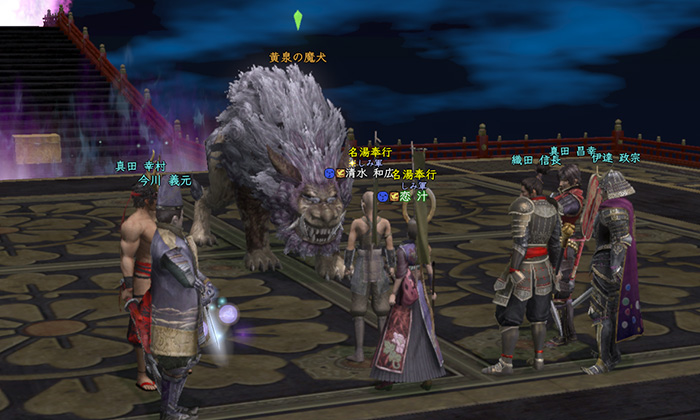Select the 伊達 政宗 nameplate

pyautogui.click(x=614, y=159)
